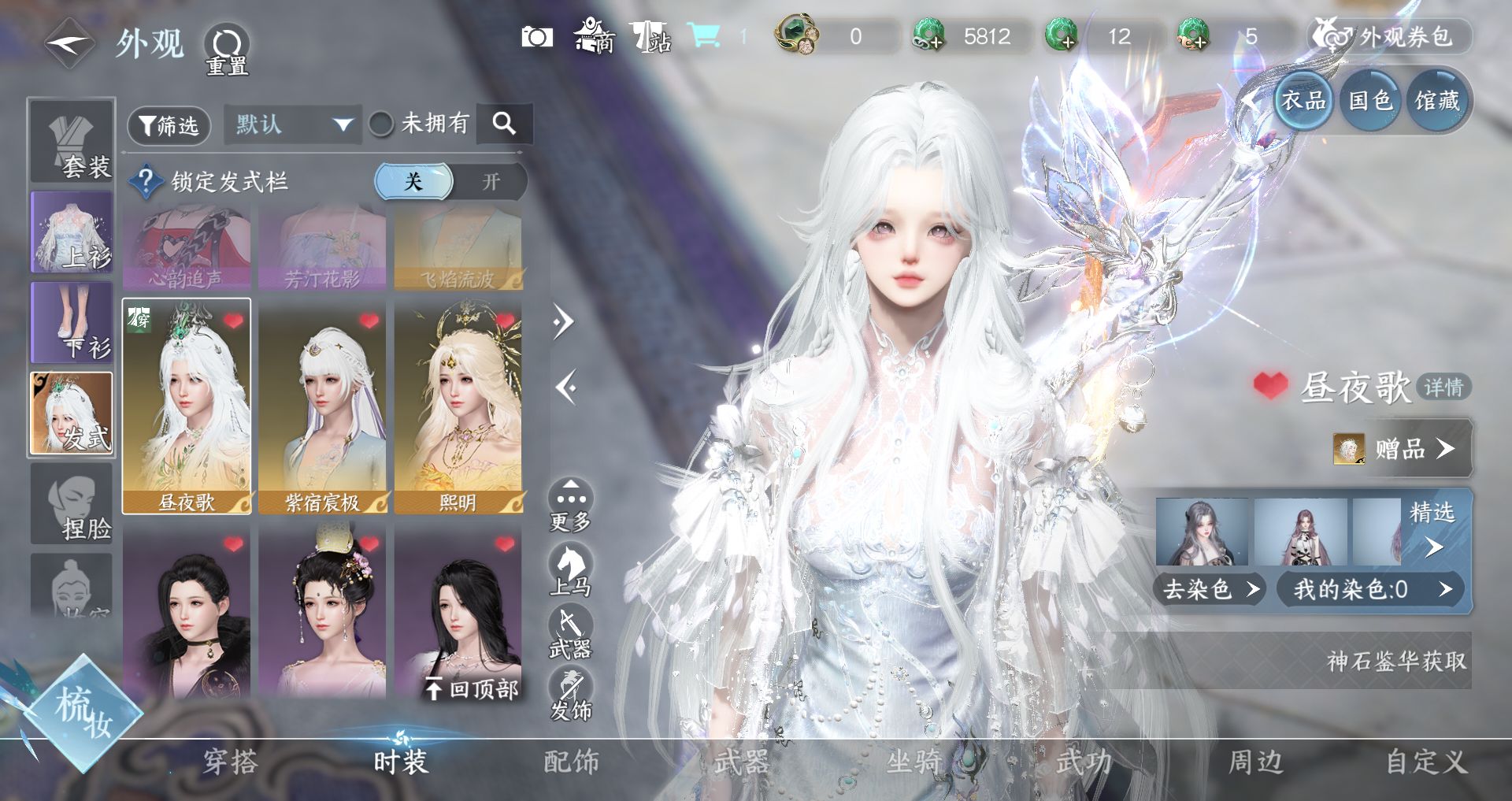Open the 筛选 filter
The width and height of the screenshot is (1512, 801).
tap(169, 126)
